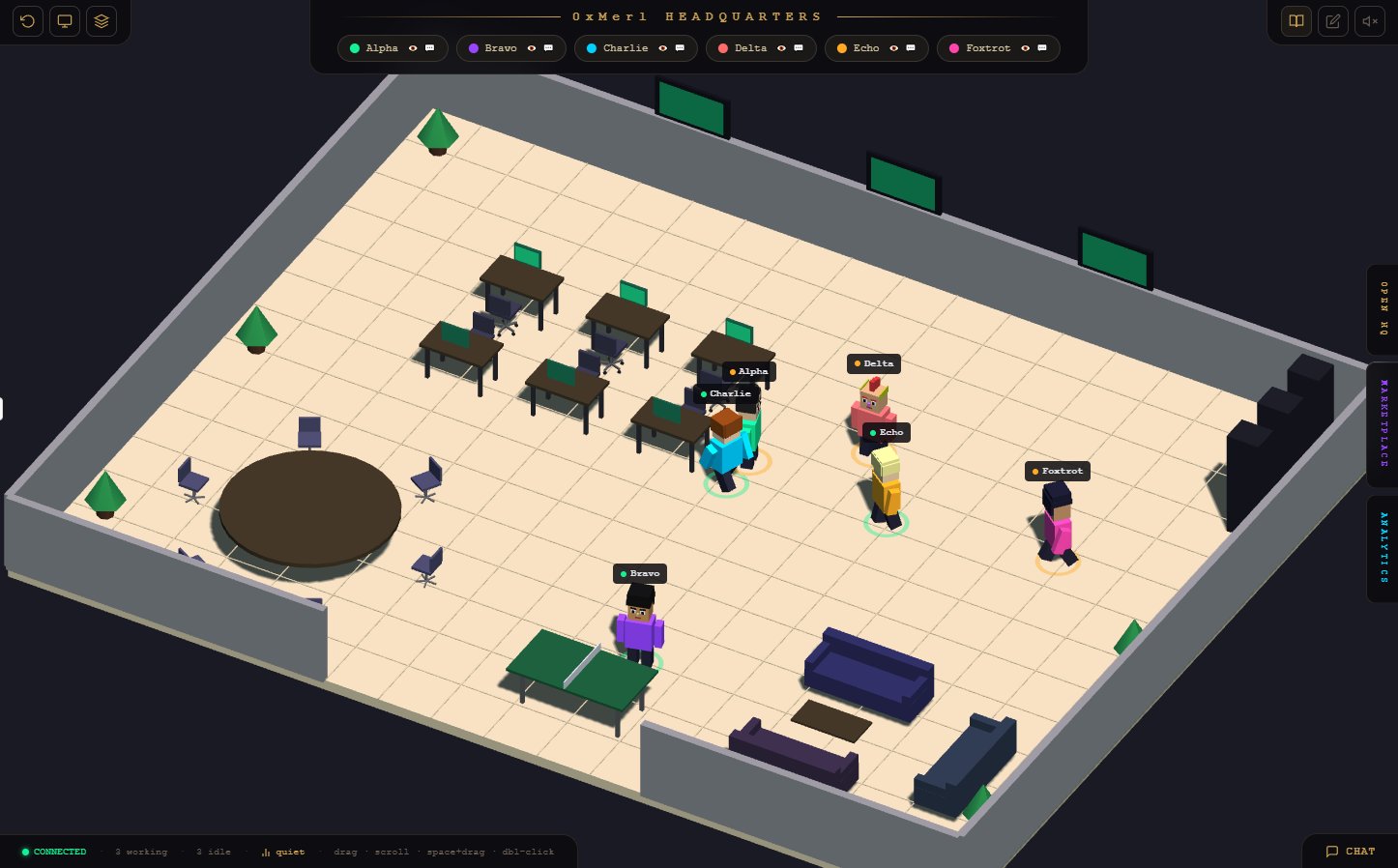Viewport: 1398px width, 868px height.
Task: Switch to the Marketplace side tab
Action: [1383, 423]
